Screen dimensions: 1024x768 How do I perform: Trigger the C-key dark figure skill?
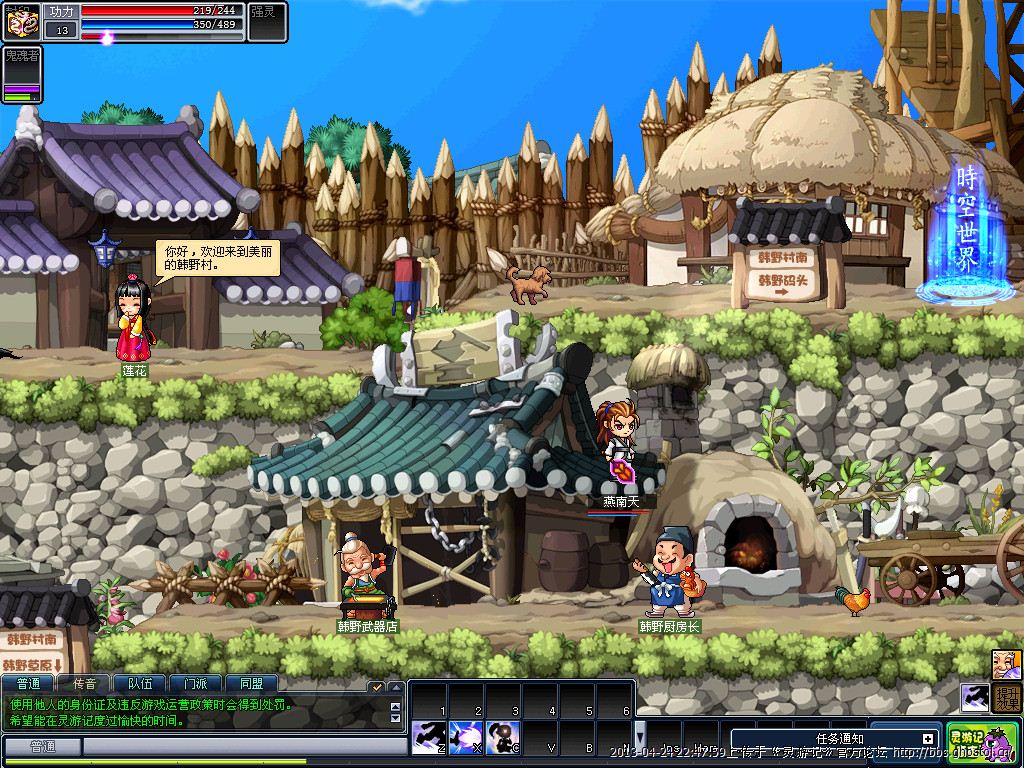pyautogui.click(x=503, y=737)
